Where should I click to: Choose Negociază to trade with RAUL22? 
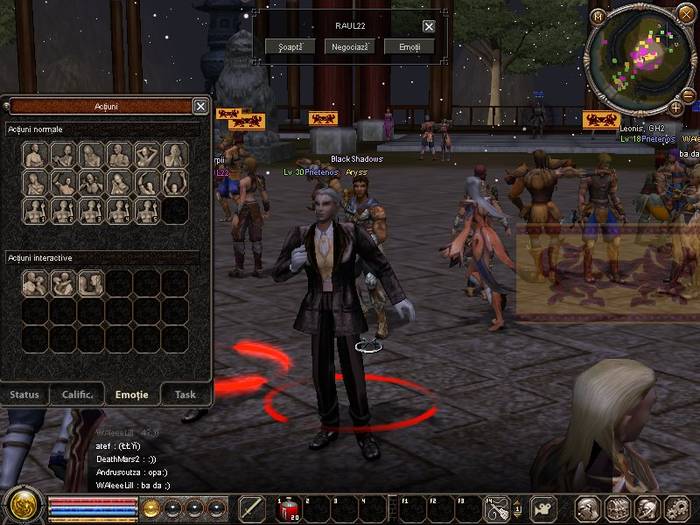click(350, 47)
